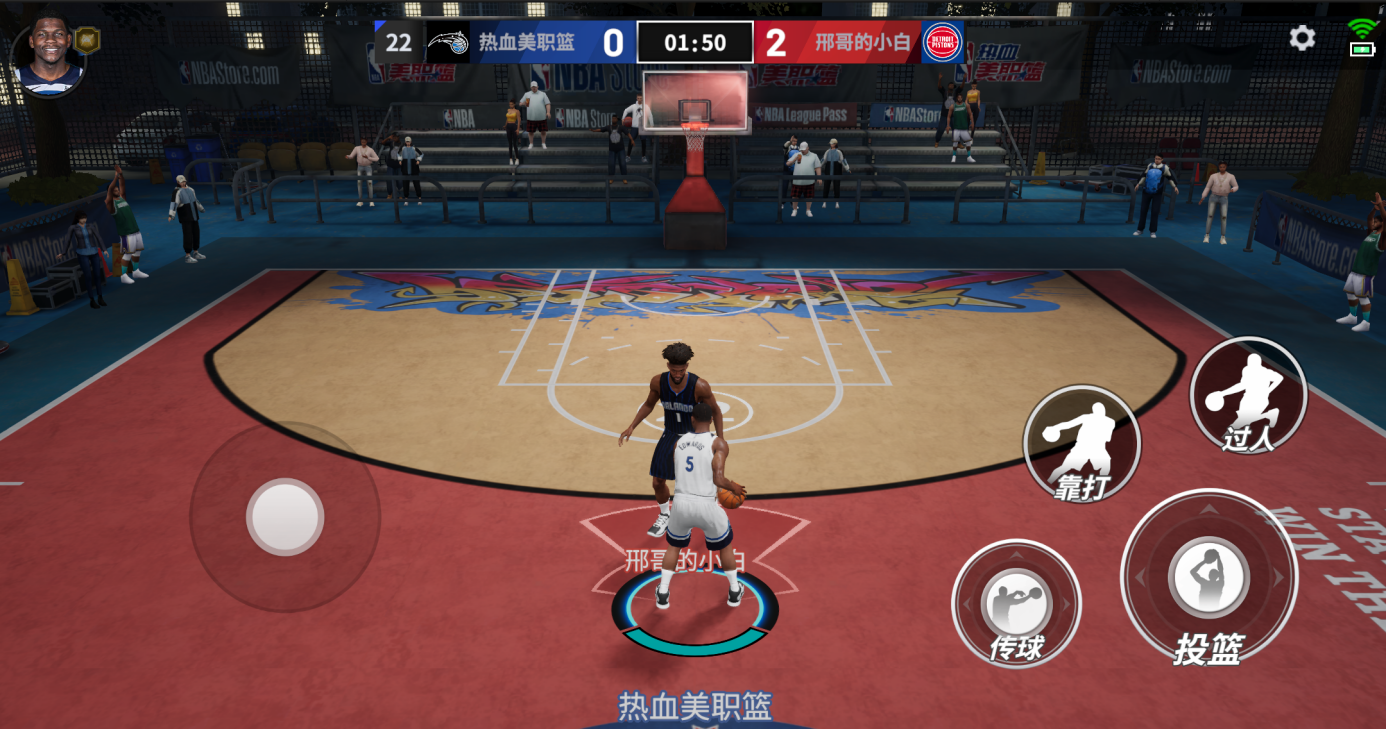Tap the 传球 pass button
The image size is (1386, 729).
[x=1016, y=604]
